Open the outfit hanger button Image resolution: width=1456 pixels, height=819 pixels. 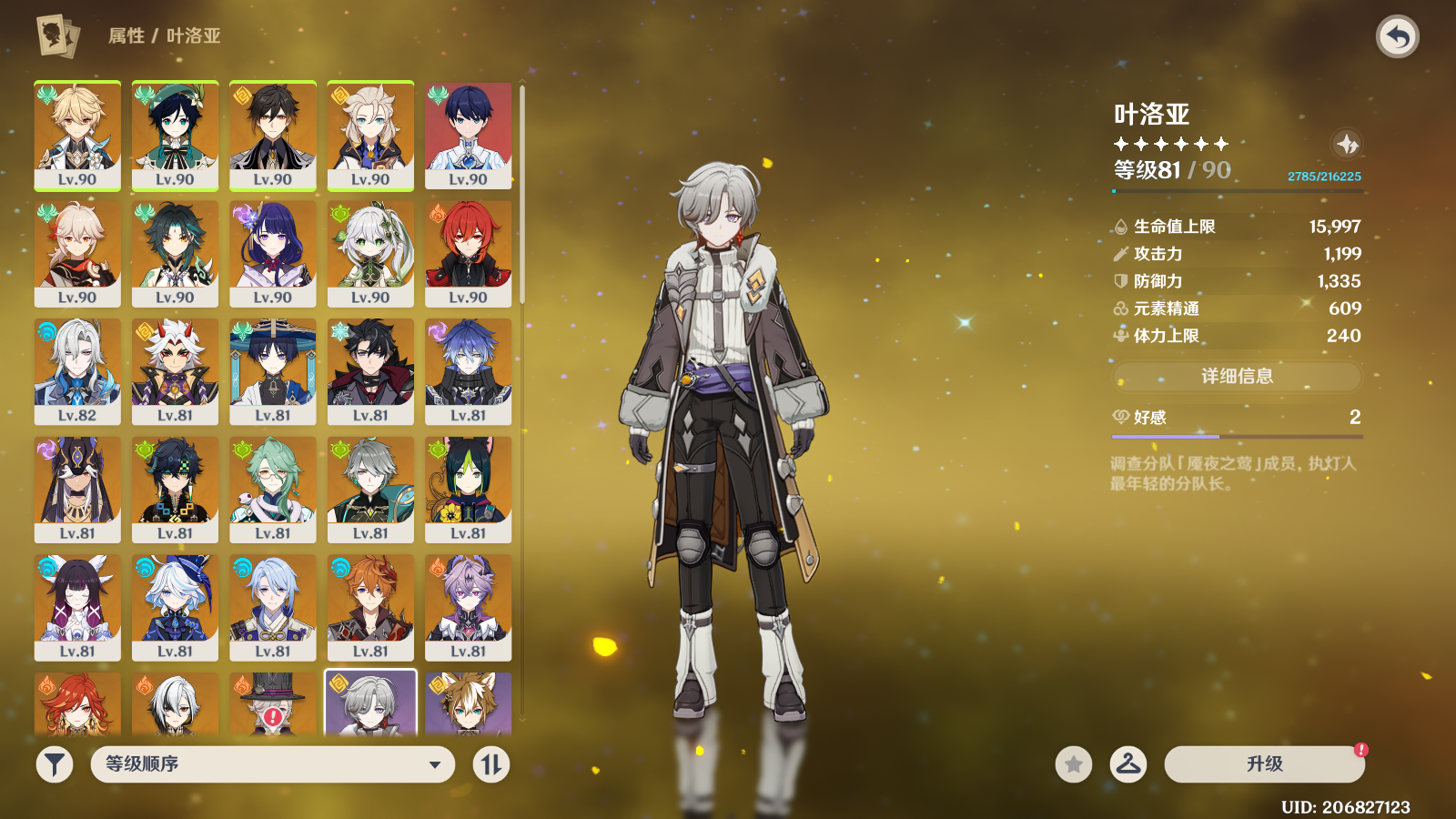[1127, 764]
